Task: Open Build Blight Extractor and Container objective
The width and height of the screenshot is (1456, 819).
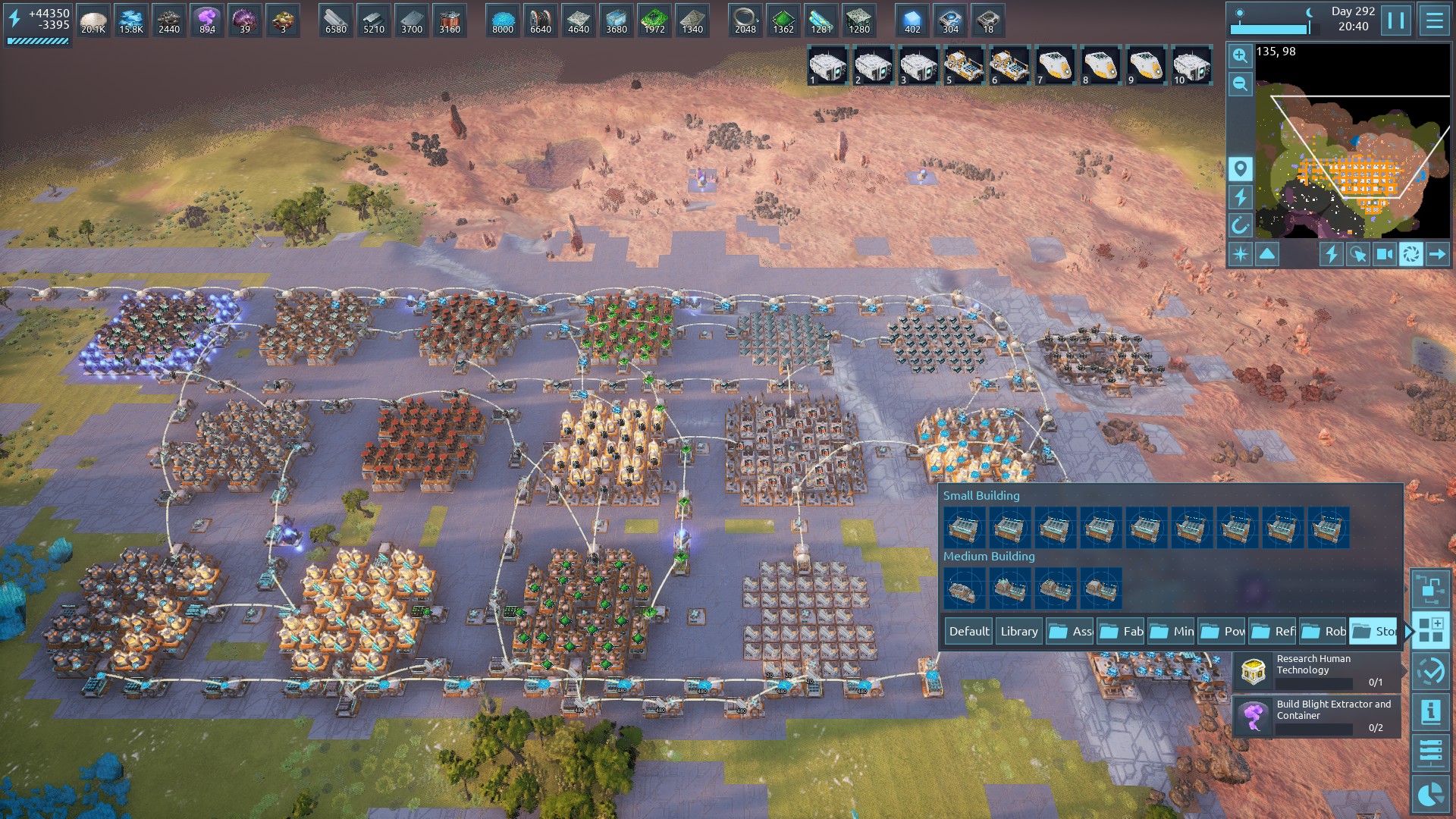Action: (1316, 716)
